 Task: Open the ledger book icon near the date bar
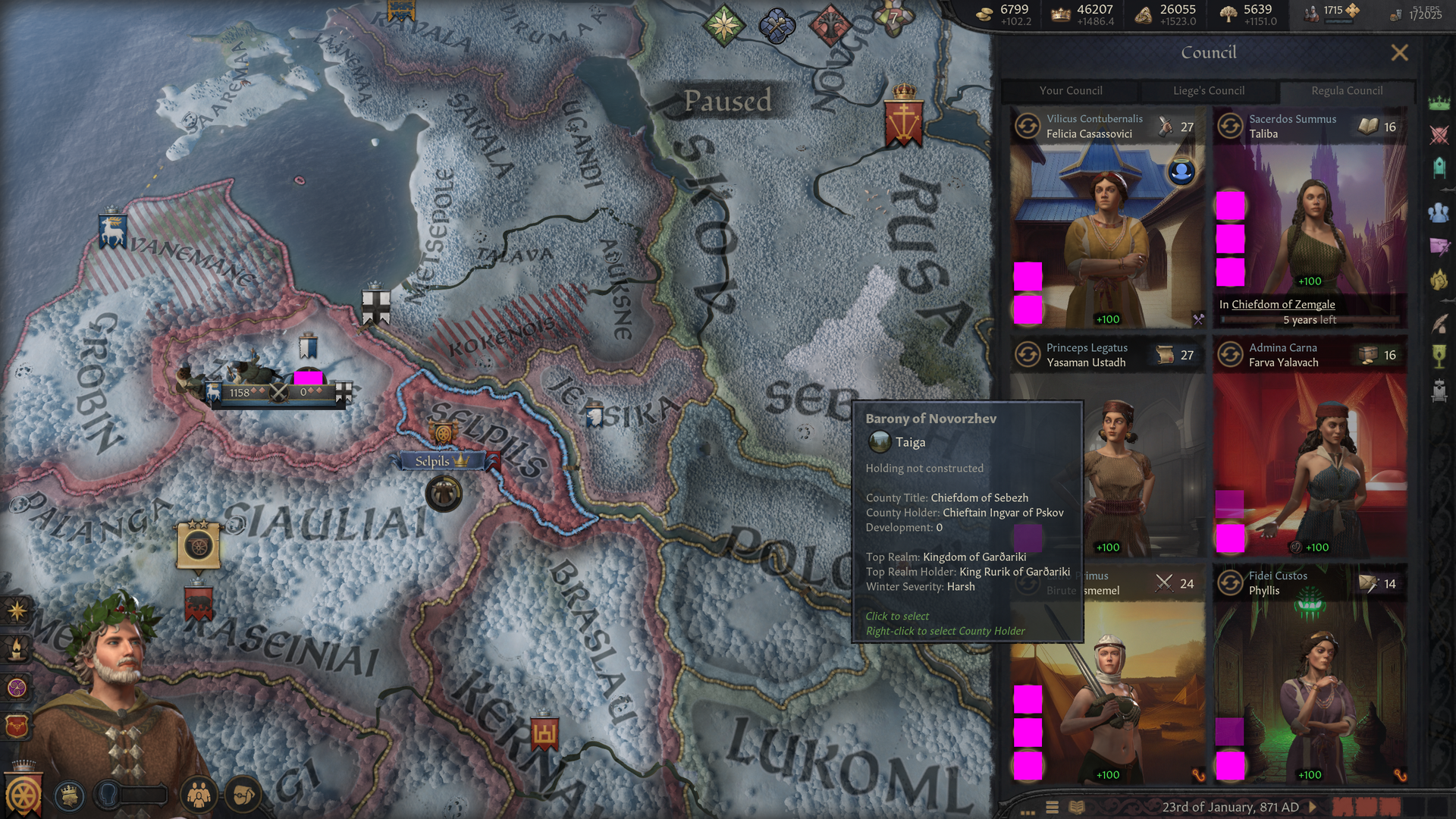click(1076, 807)
